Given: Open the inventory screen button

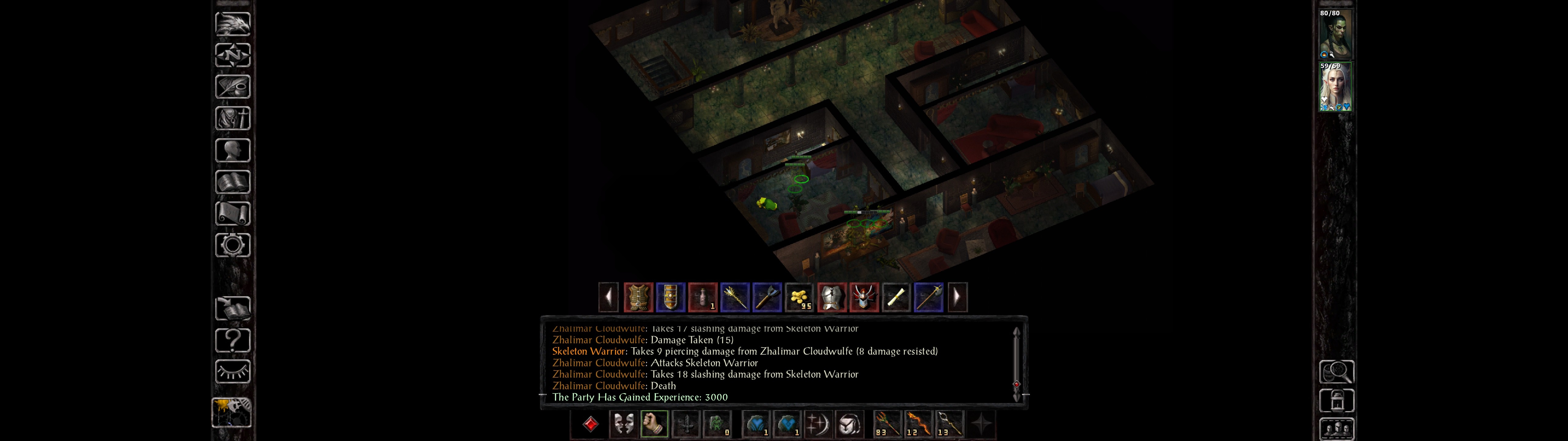Looking at the screenshot, I should click(232, 118).
